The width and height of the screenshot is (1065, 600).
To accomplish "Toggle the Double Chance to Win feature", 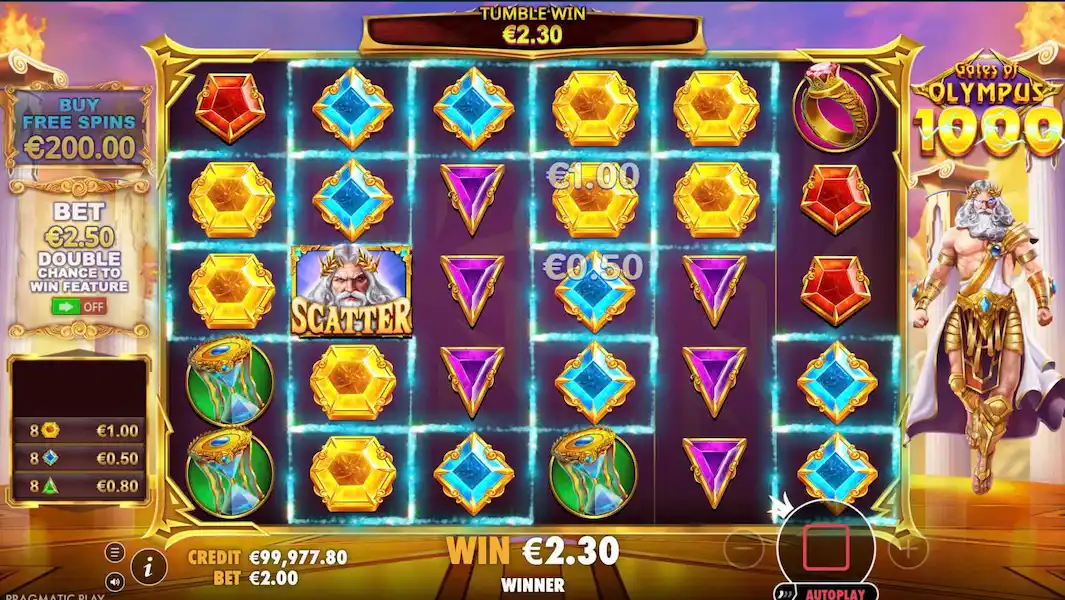I will tap(79, 306).
